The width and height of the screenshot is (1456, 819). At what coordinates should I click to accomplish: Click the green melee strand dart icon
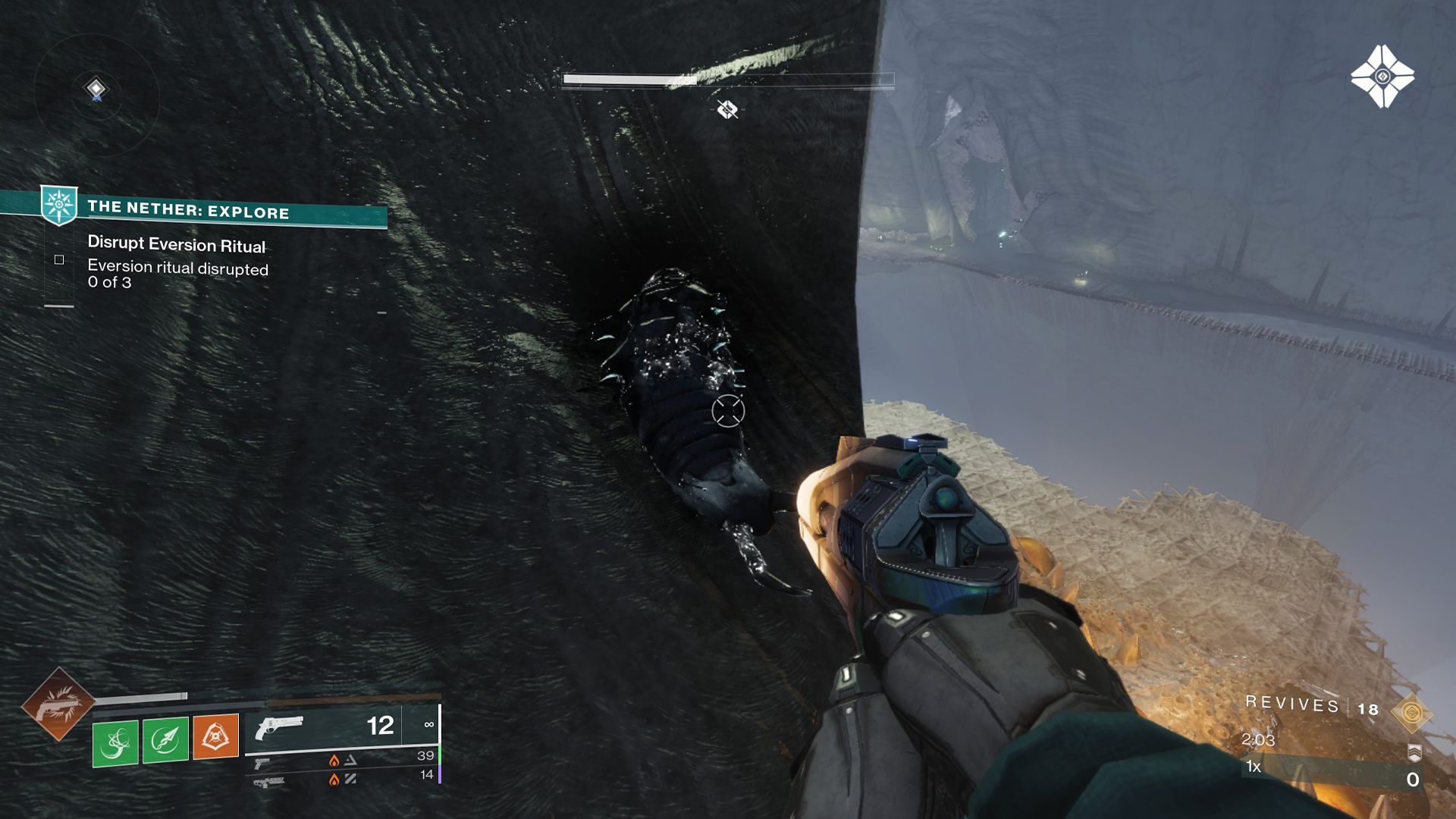tap(165, 737)
